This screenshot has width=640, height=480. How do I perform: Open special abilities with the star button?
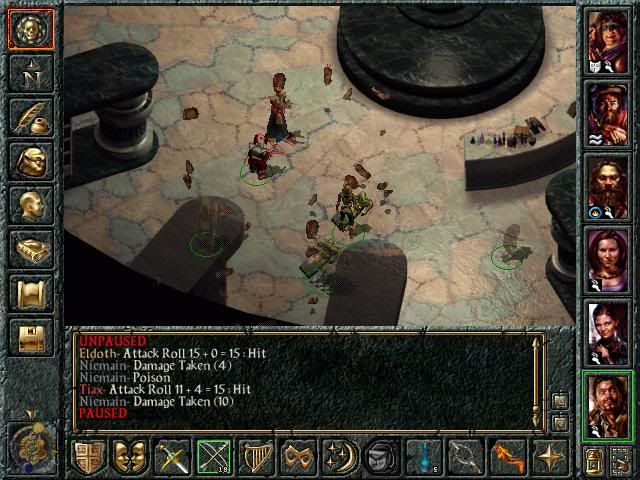tap(550, 457)
